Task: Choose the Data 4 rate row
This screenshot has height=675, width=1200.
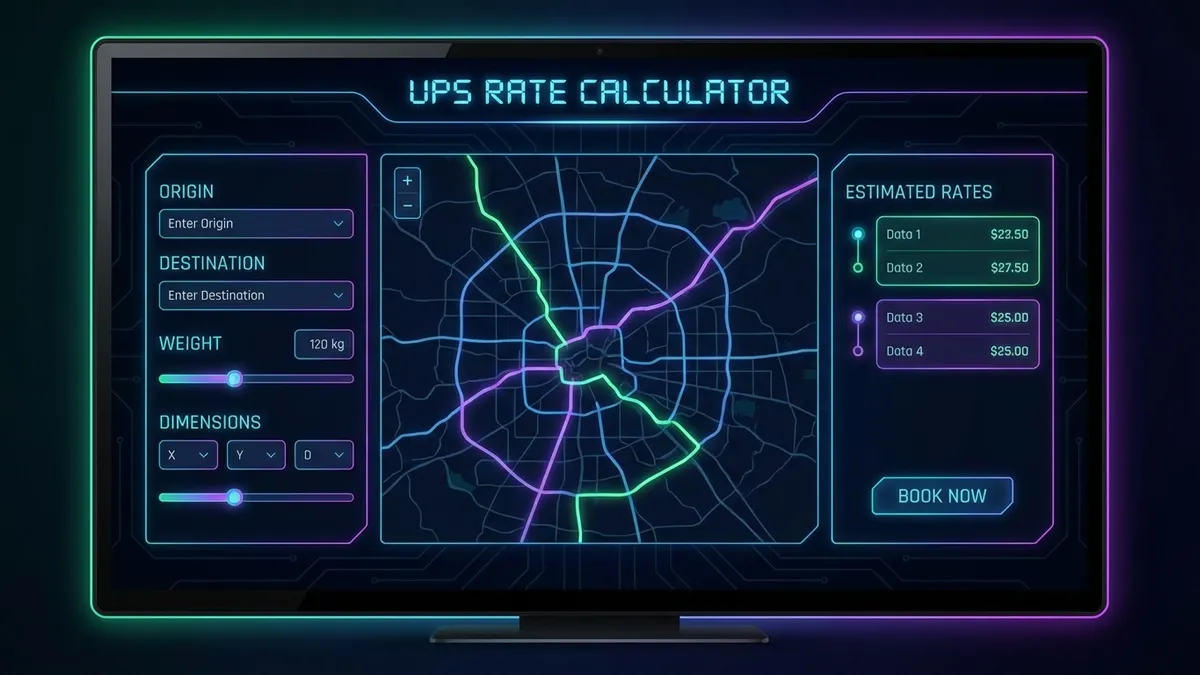Action: tap(957, 351)
